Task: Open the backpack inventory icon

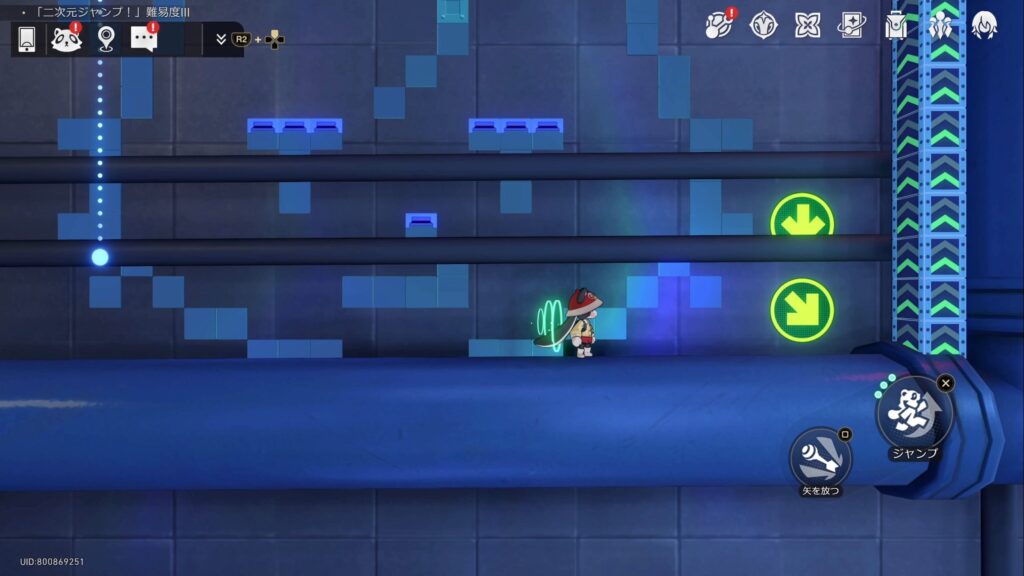Action: click(896, 26)
